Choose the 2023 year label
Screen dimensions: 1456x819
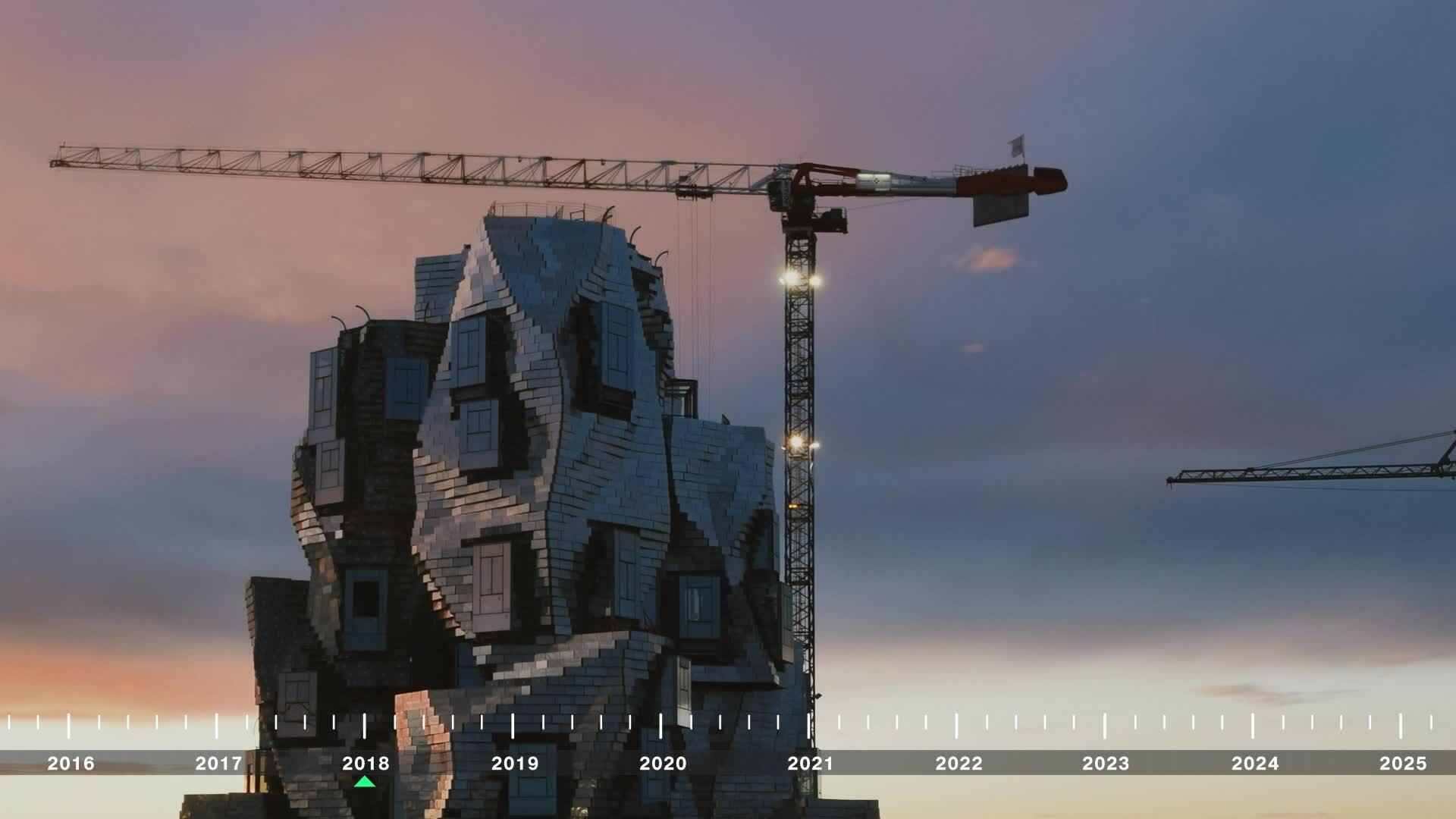(1106, 763)
